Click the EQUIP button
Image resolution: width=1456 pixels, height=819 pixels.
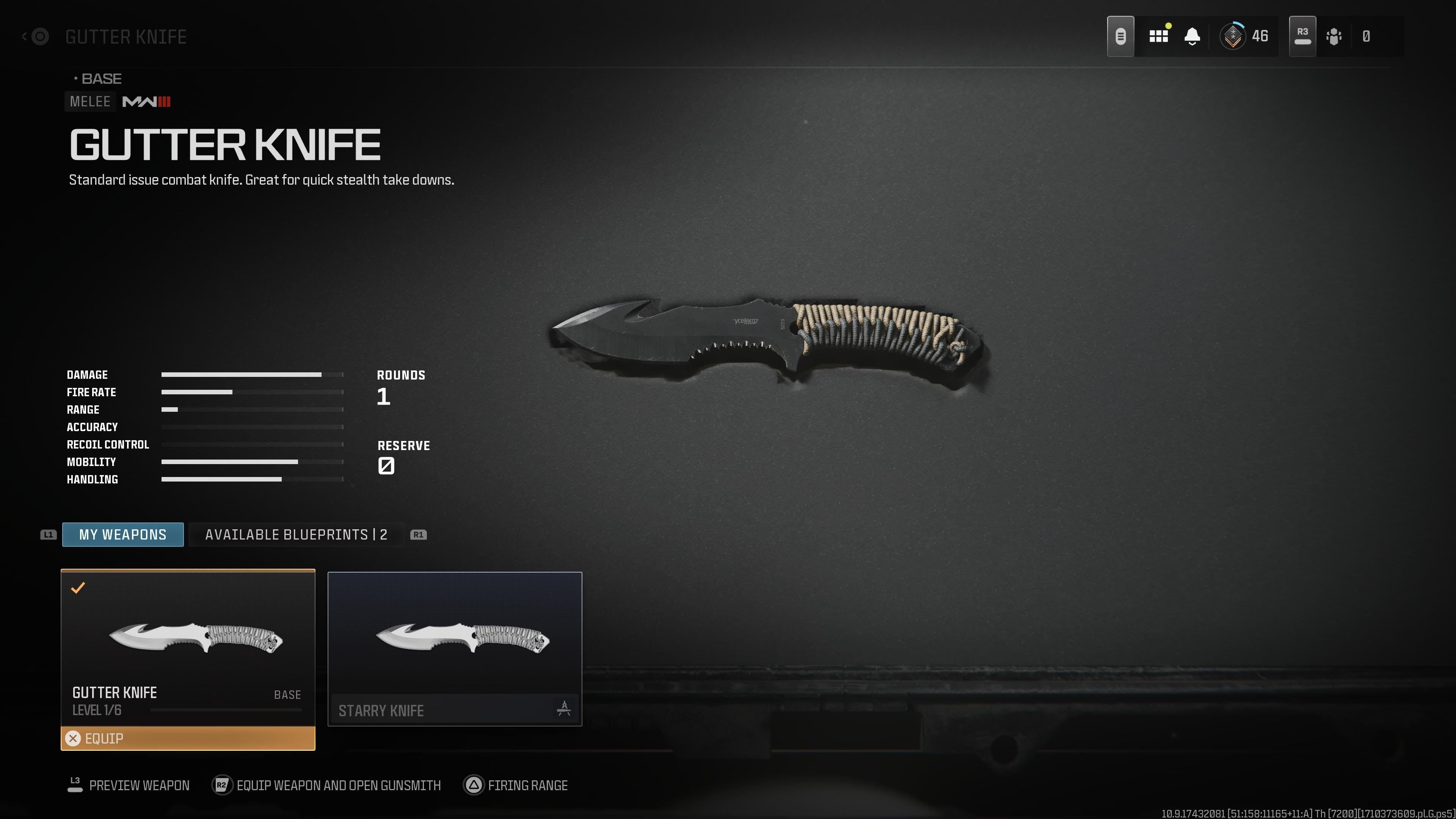(x=187, y=738)
